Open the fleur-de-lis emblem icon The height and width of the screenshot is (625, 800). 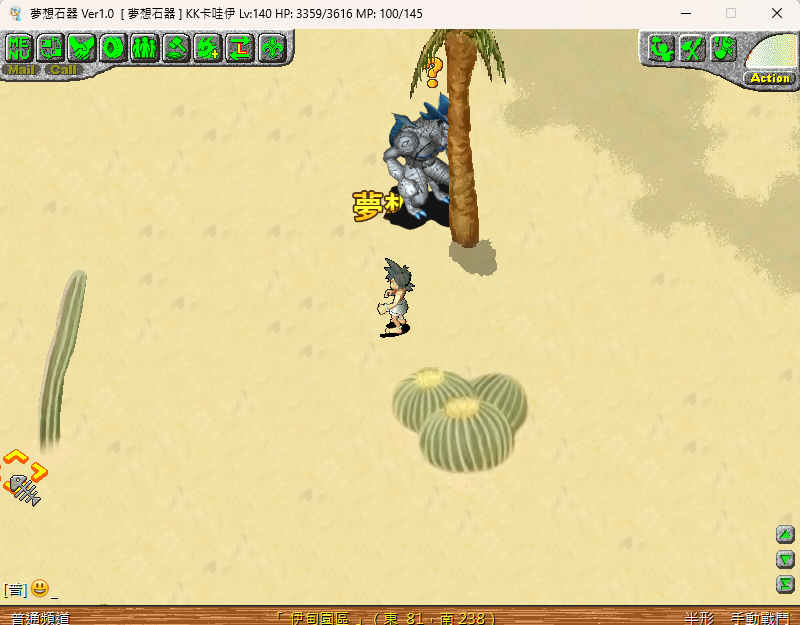[x=271, y=47]
